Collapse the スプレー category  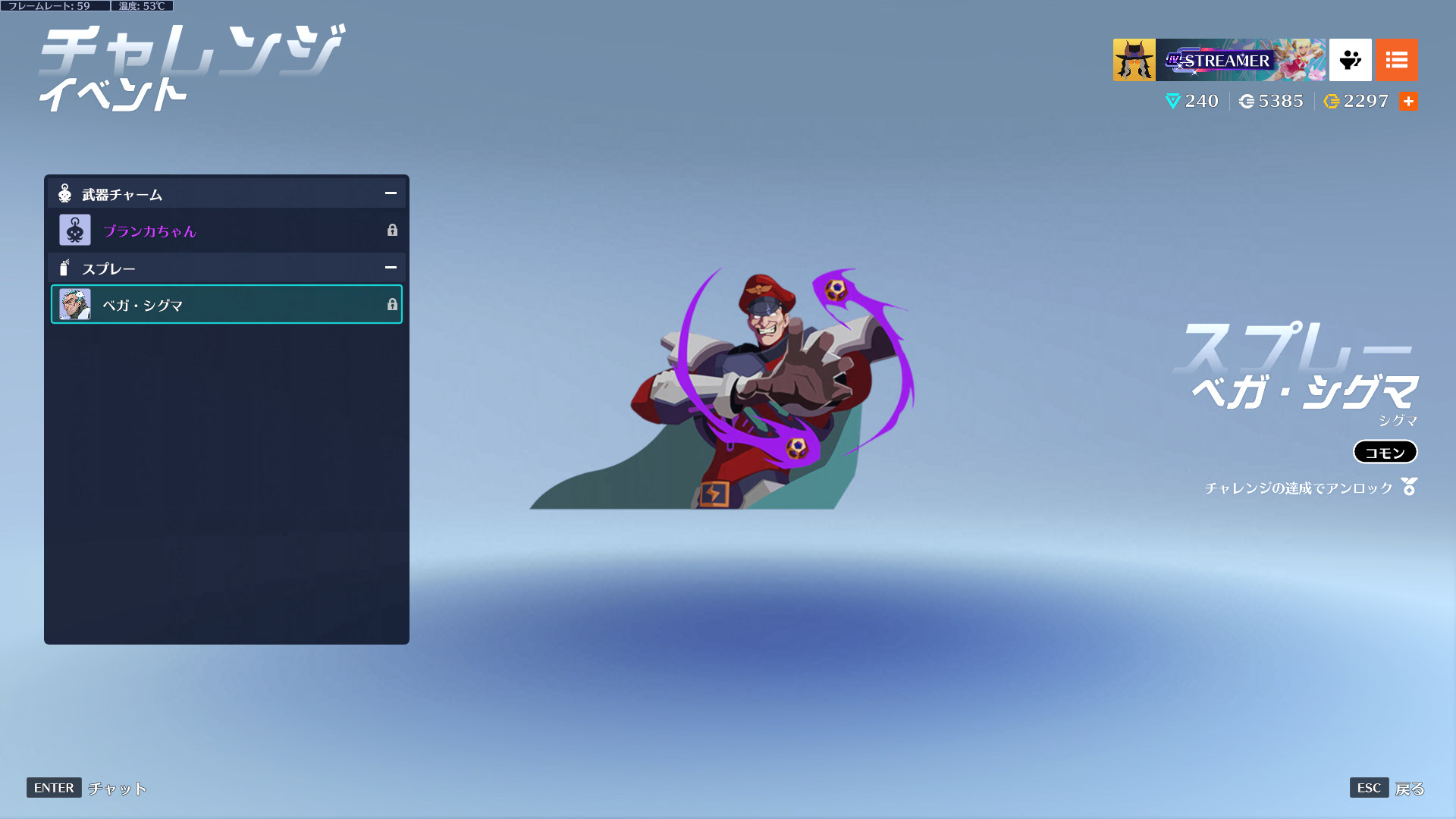coord(391,268)
